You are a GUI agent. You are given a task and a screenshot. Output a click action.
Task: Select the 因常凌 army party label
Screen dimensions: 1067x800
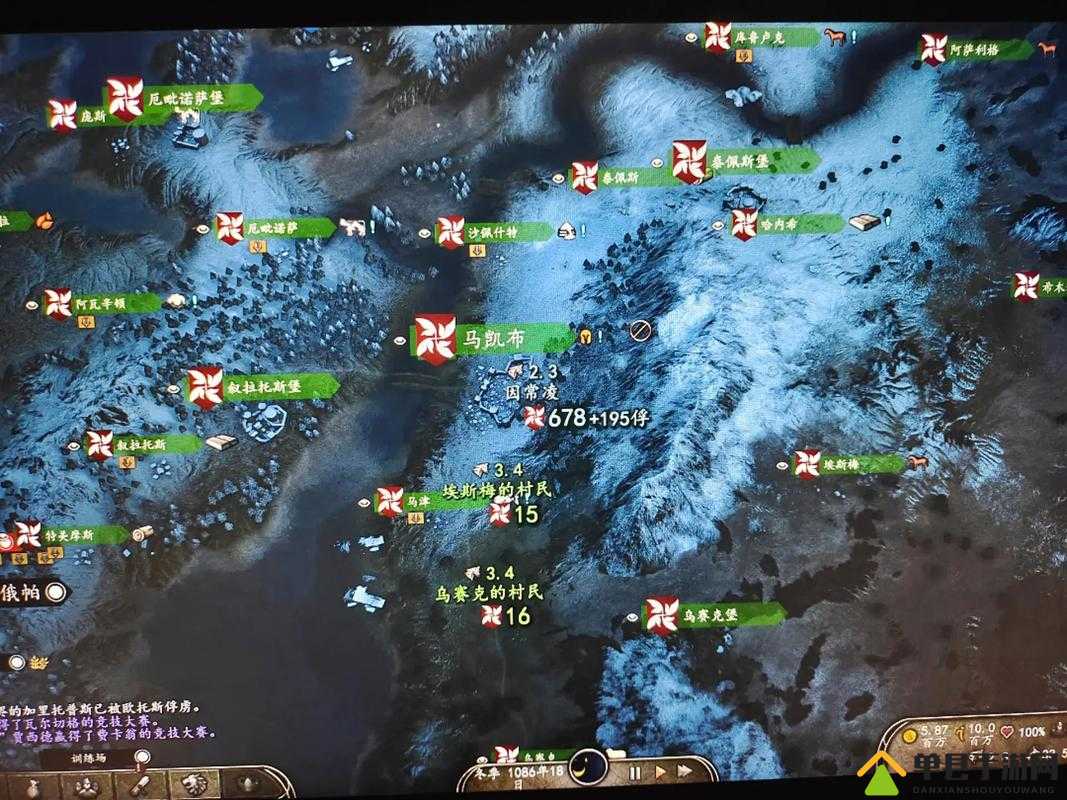pos(530,395)
